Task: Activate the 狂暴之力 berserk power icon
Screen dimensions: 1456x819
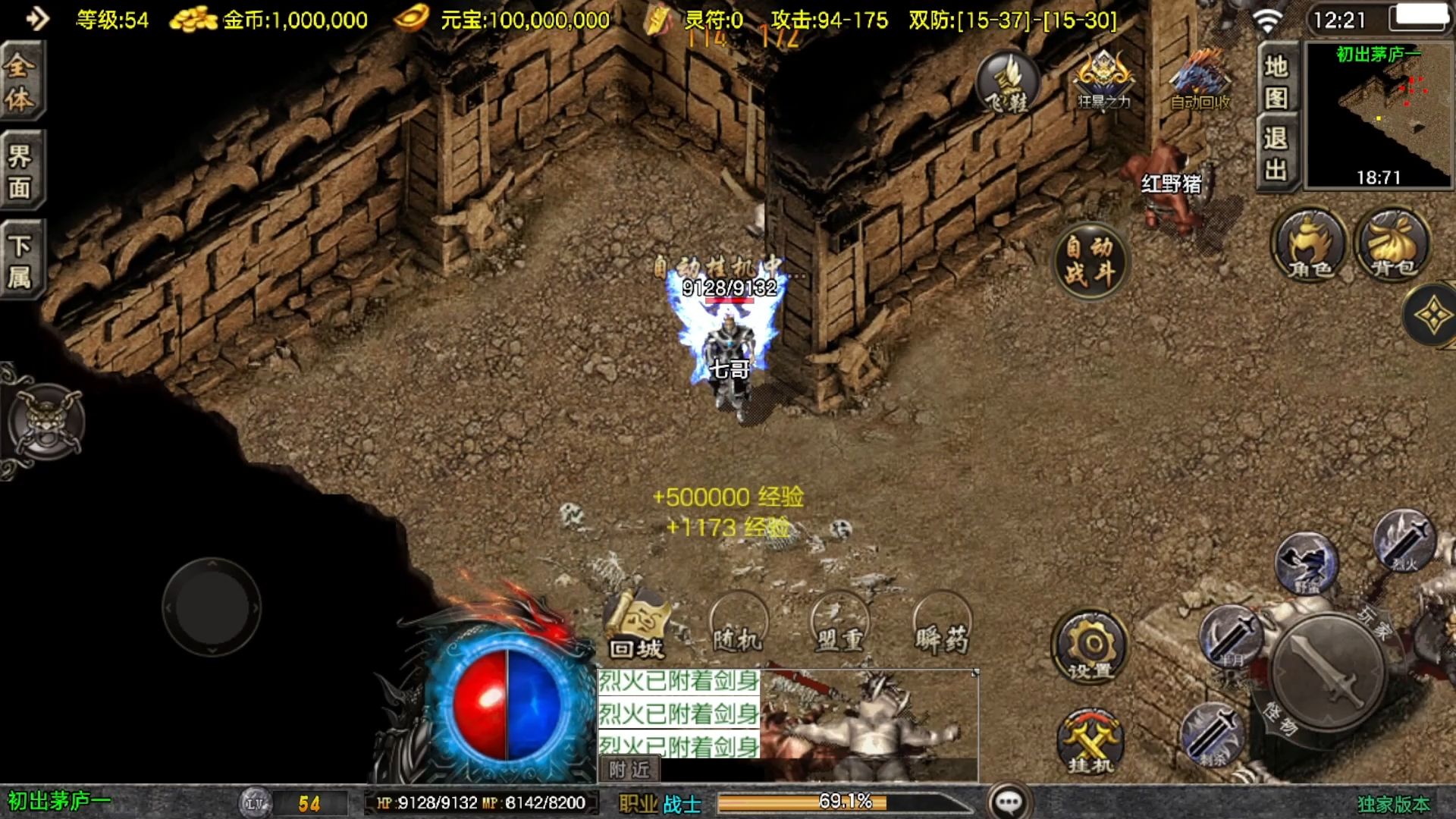Action: point(1103,80)
